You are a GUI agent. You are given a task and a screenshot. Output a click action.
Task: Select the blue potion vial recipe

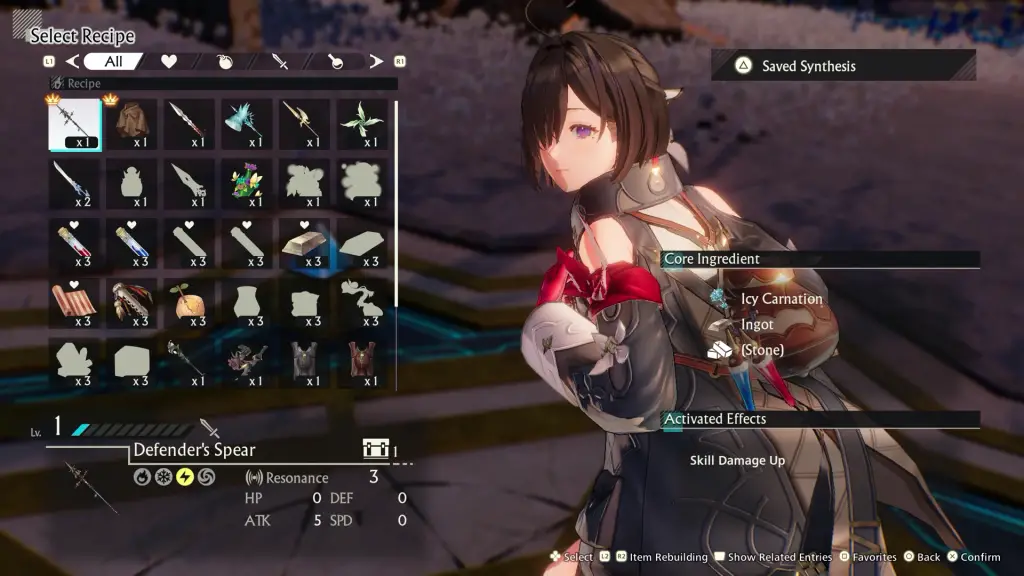(133, 244)
